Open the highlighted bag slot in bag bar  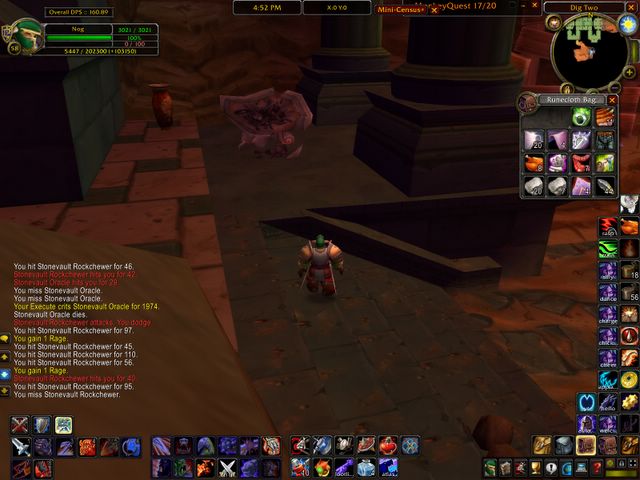tap(587, 445)
